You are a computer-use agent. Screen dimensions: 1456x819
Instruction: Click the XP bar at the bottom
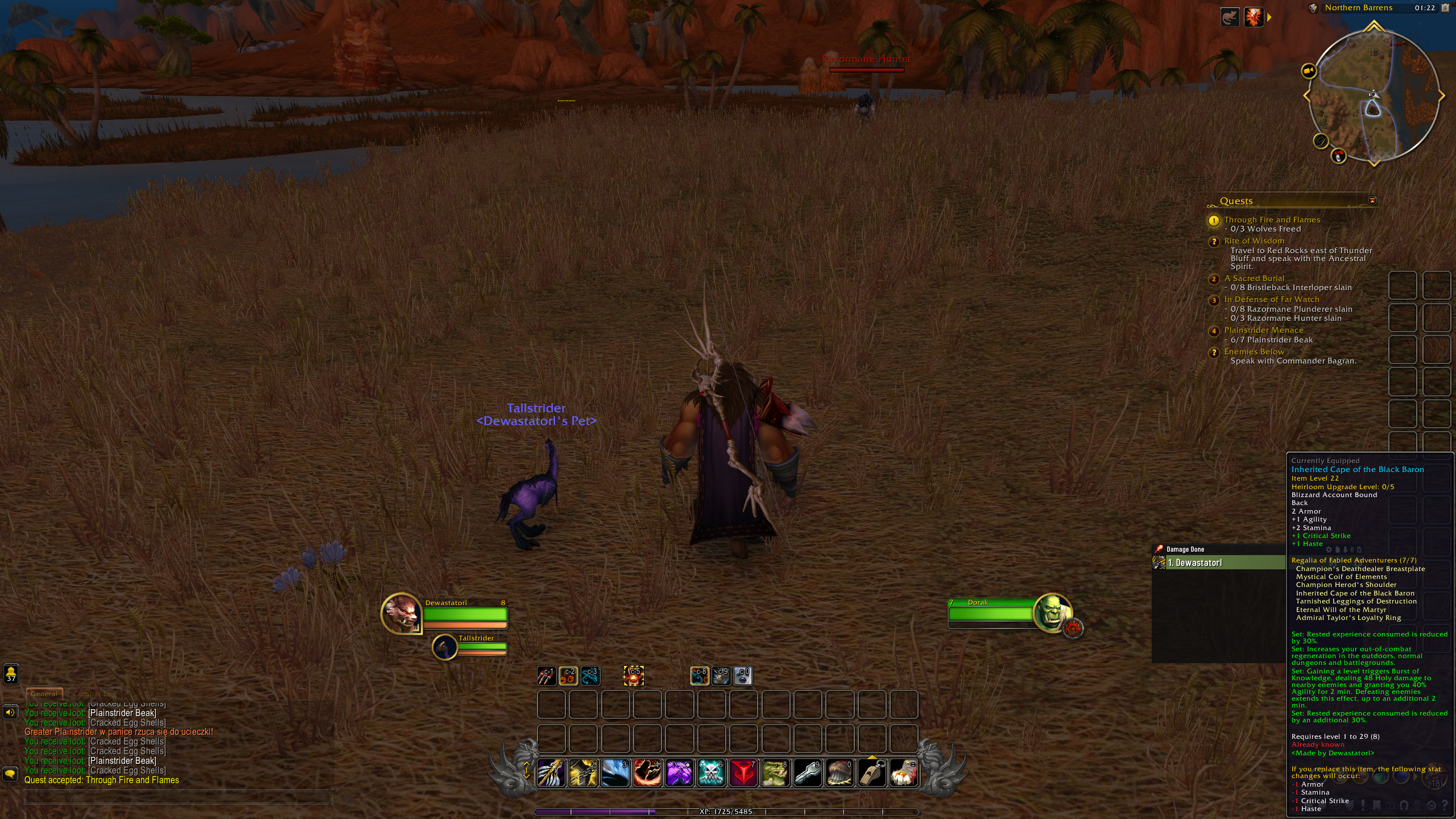coord(728,812)
